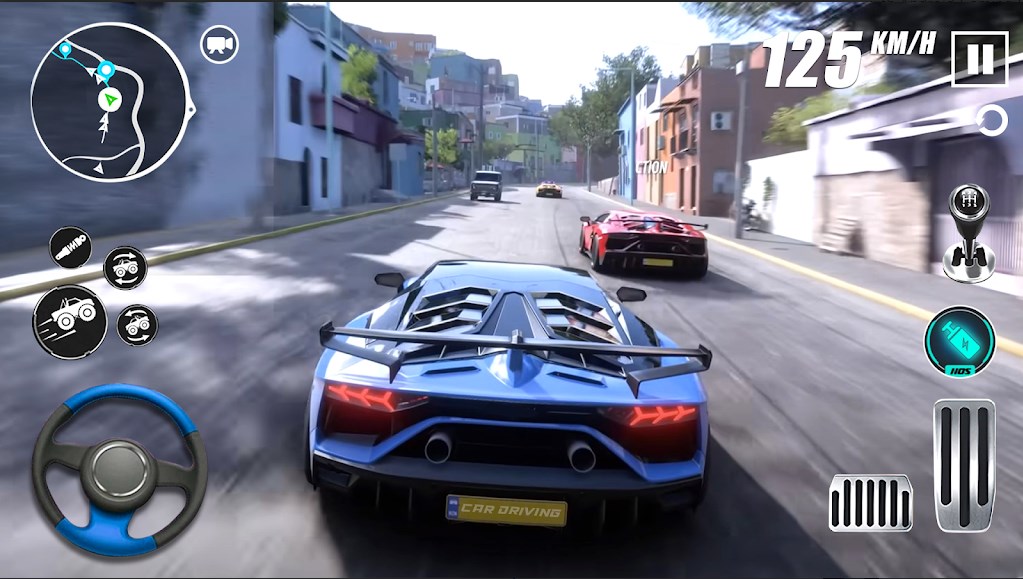Shift gears with the gear stick
Viewport: 1023px width, 579px height.
tap(968, 232)
